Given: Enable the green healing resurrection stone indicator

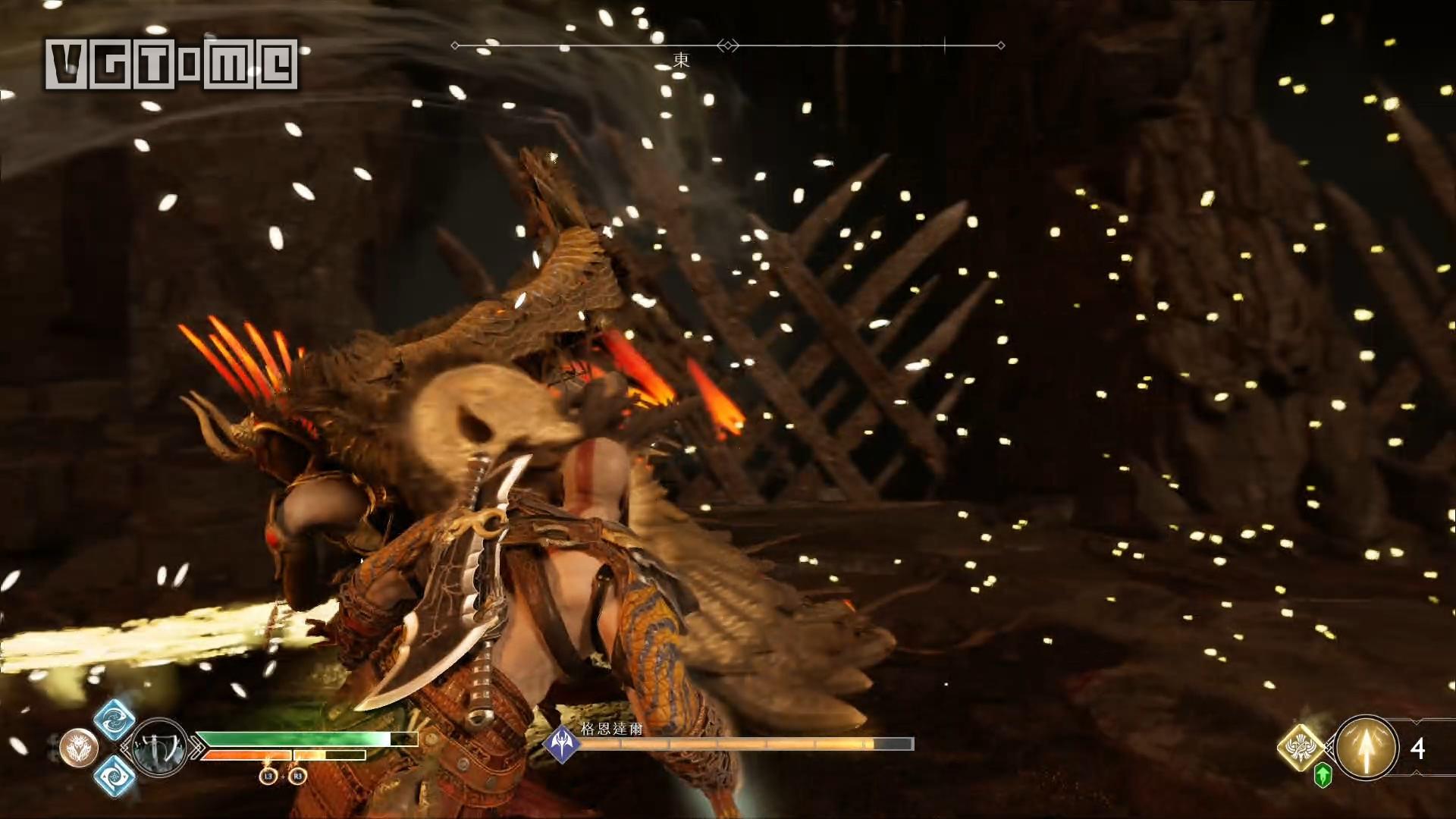Looking at the screenshot, I should [1323, 775].
